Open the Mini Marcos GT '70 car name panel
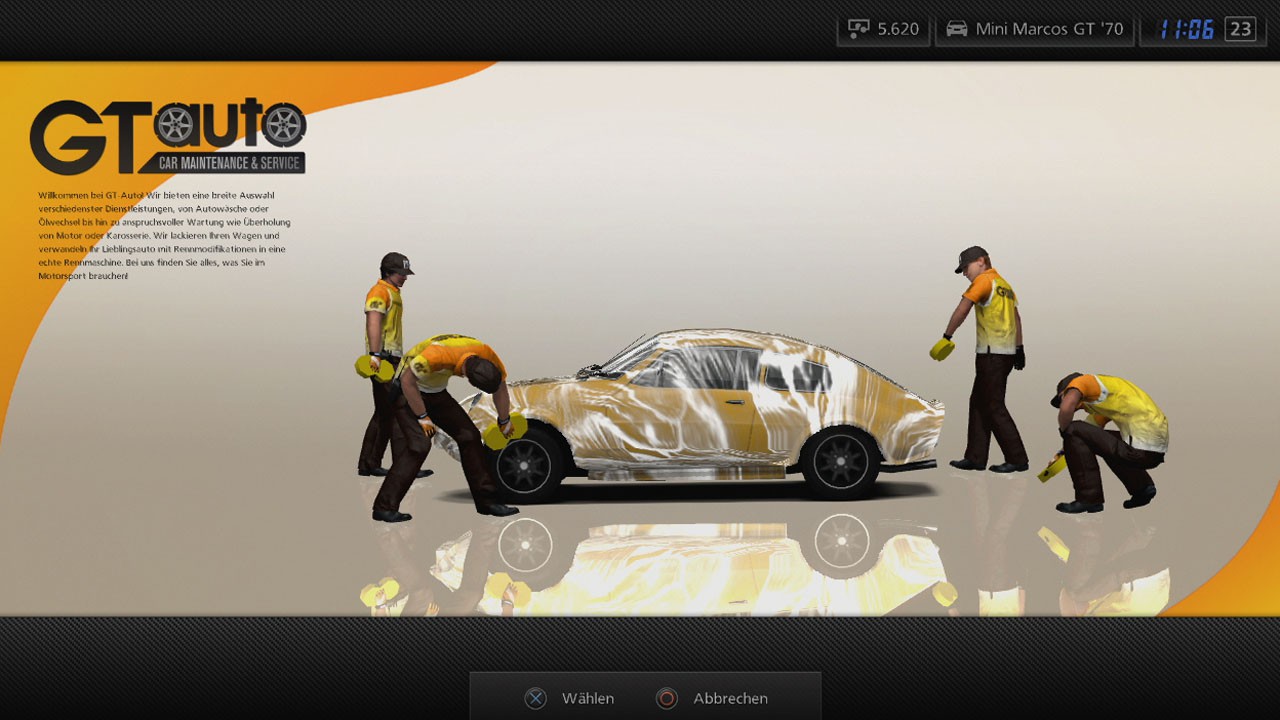This screenshot has width=1280, height=720. 1035,29
